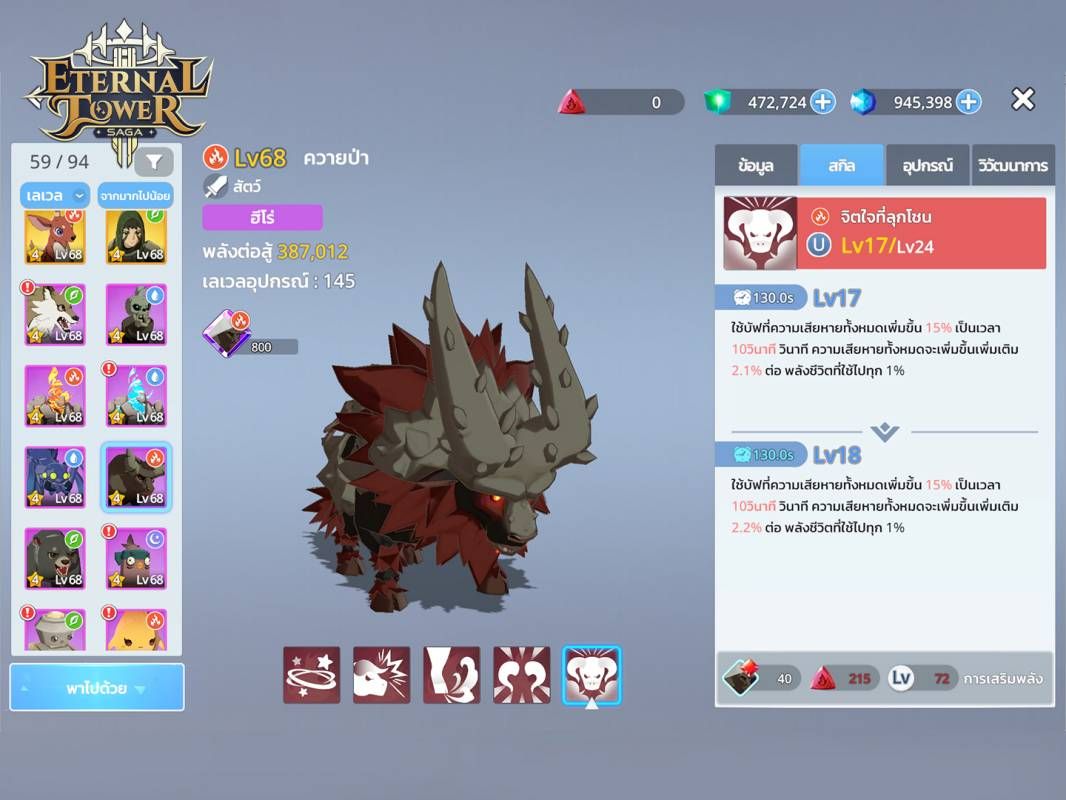Choose the white wolf hero portrait
This screenshot has width=1066, height=800.
tap(55, 314)
